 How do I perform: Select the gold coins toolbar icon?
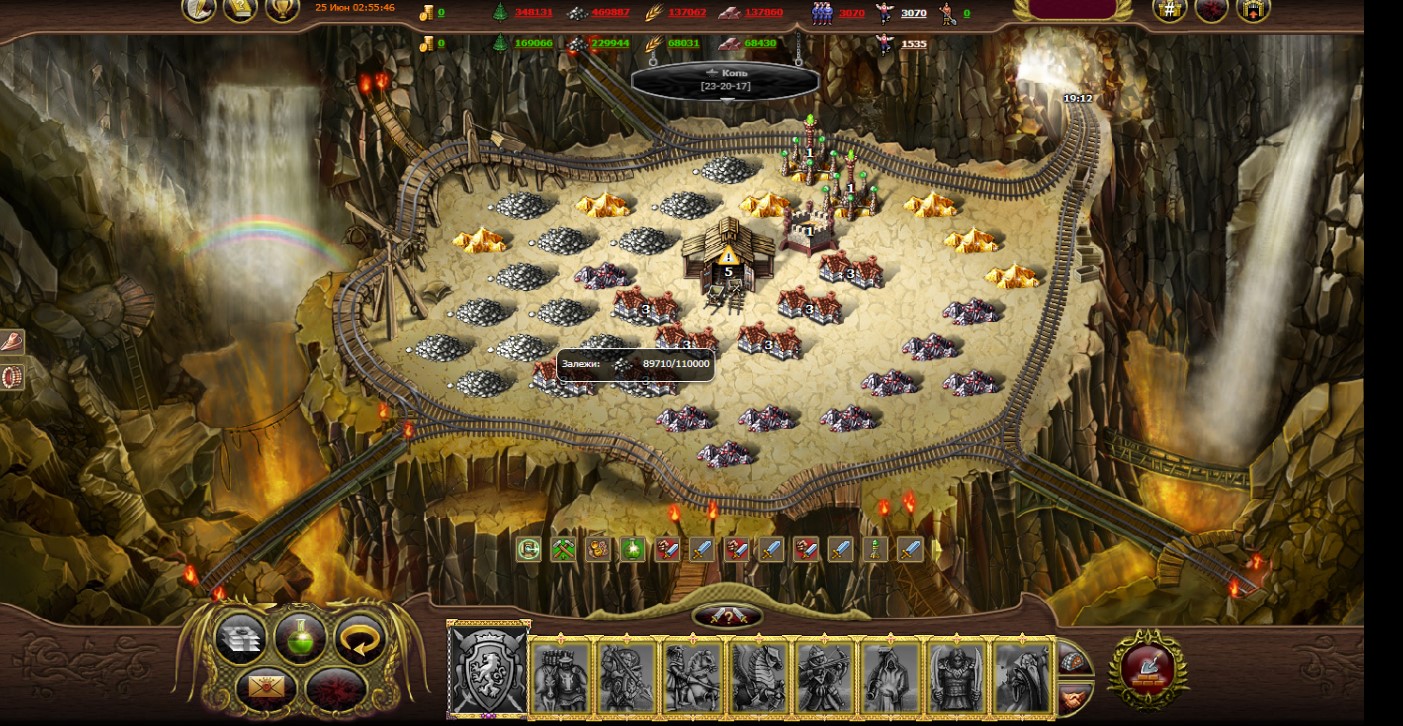[x=597, y=549]
